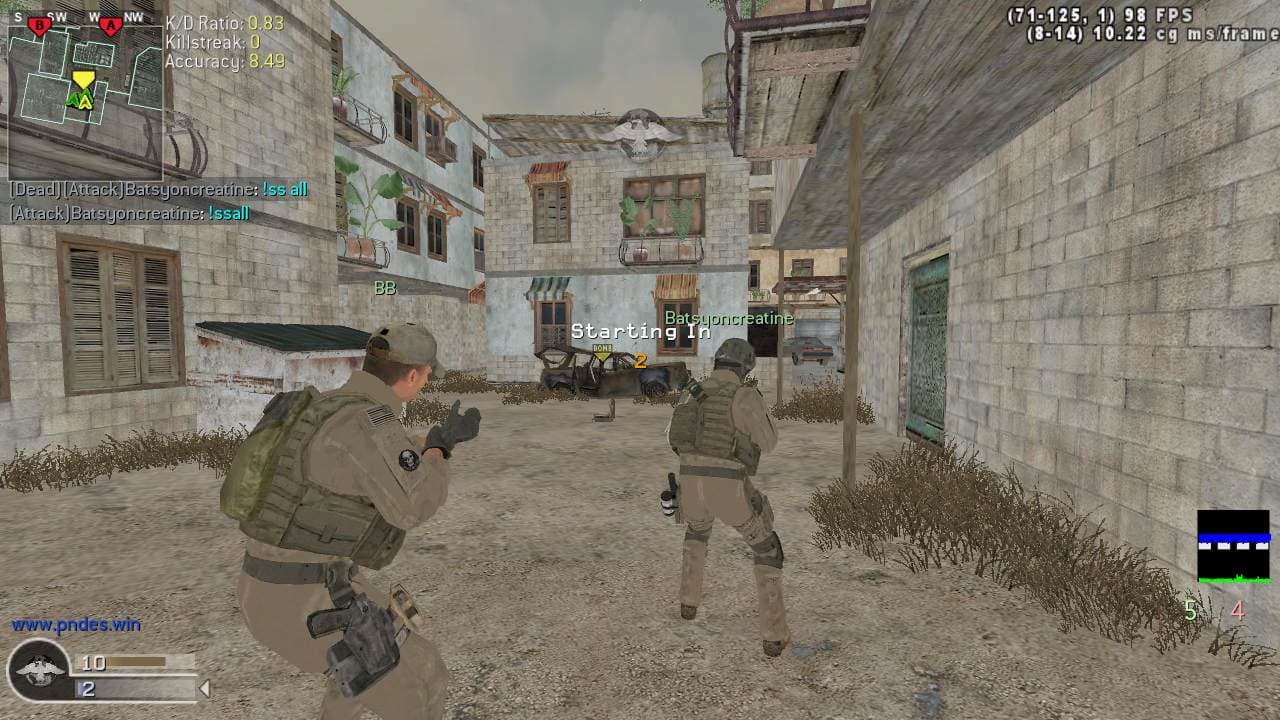Open the www.pndes.win server link
Screen dimensions: 1280x720
click(x=76, y=625)
